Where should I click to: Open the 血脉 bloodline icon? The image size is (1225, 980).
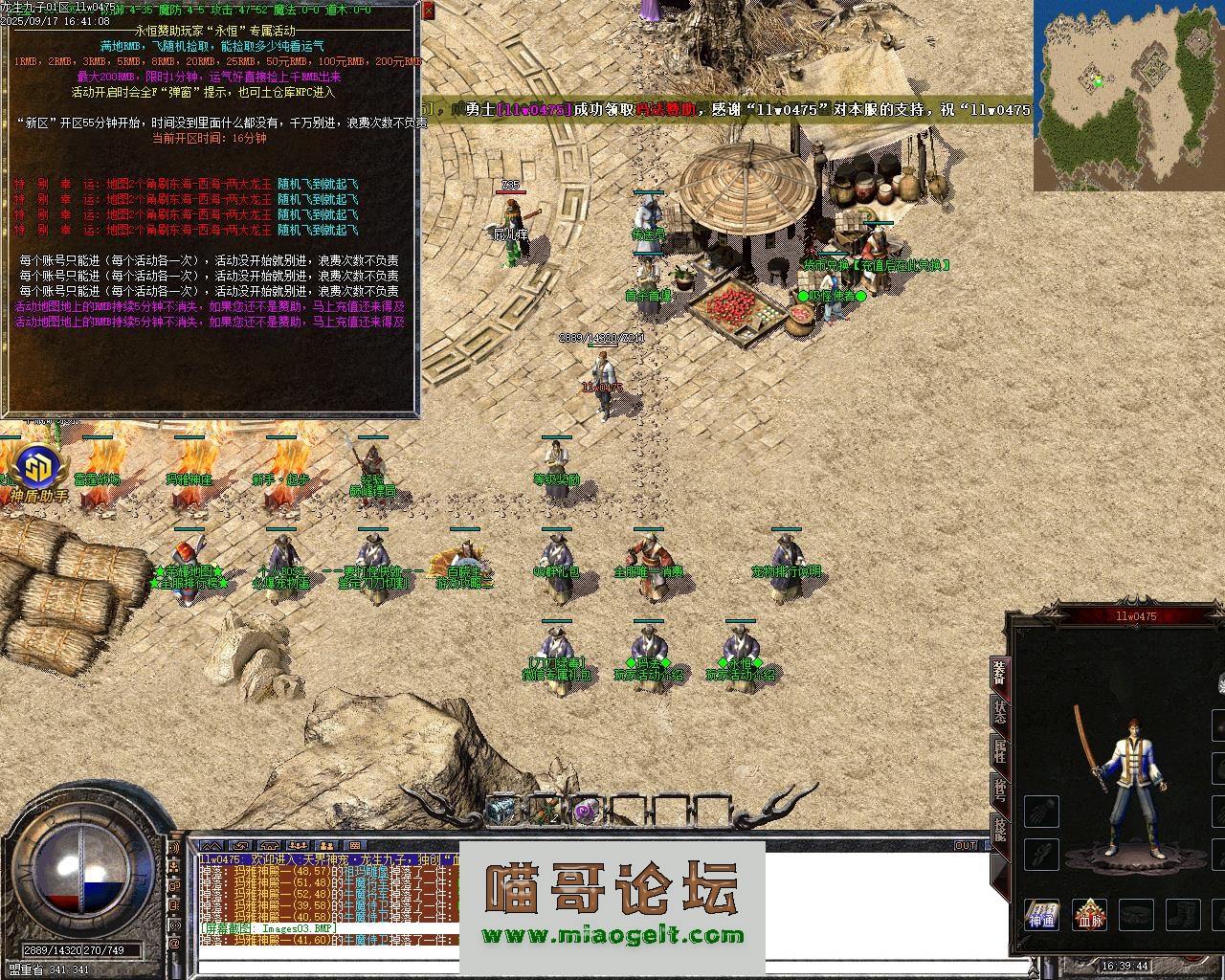click(x=1089, y=914)
